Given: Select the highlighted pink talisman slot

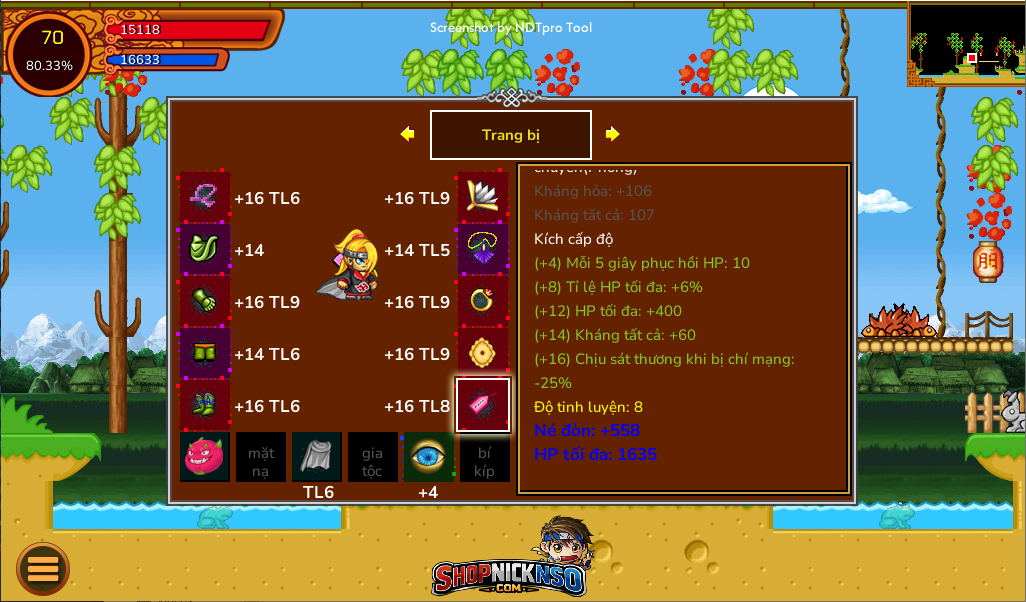Looking at the screenshot, I should pos(483,405).
